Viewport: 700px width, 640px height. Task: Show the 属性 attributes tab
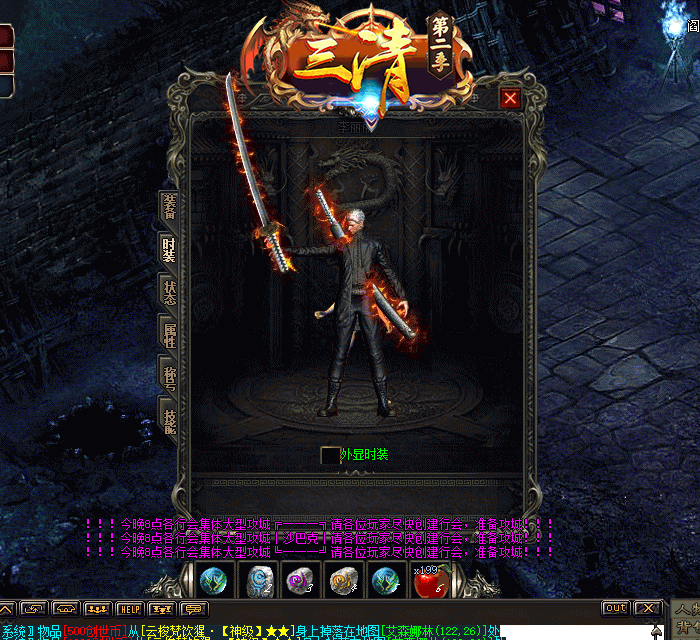[169, 335]
